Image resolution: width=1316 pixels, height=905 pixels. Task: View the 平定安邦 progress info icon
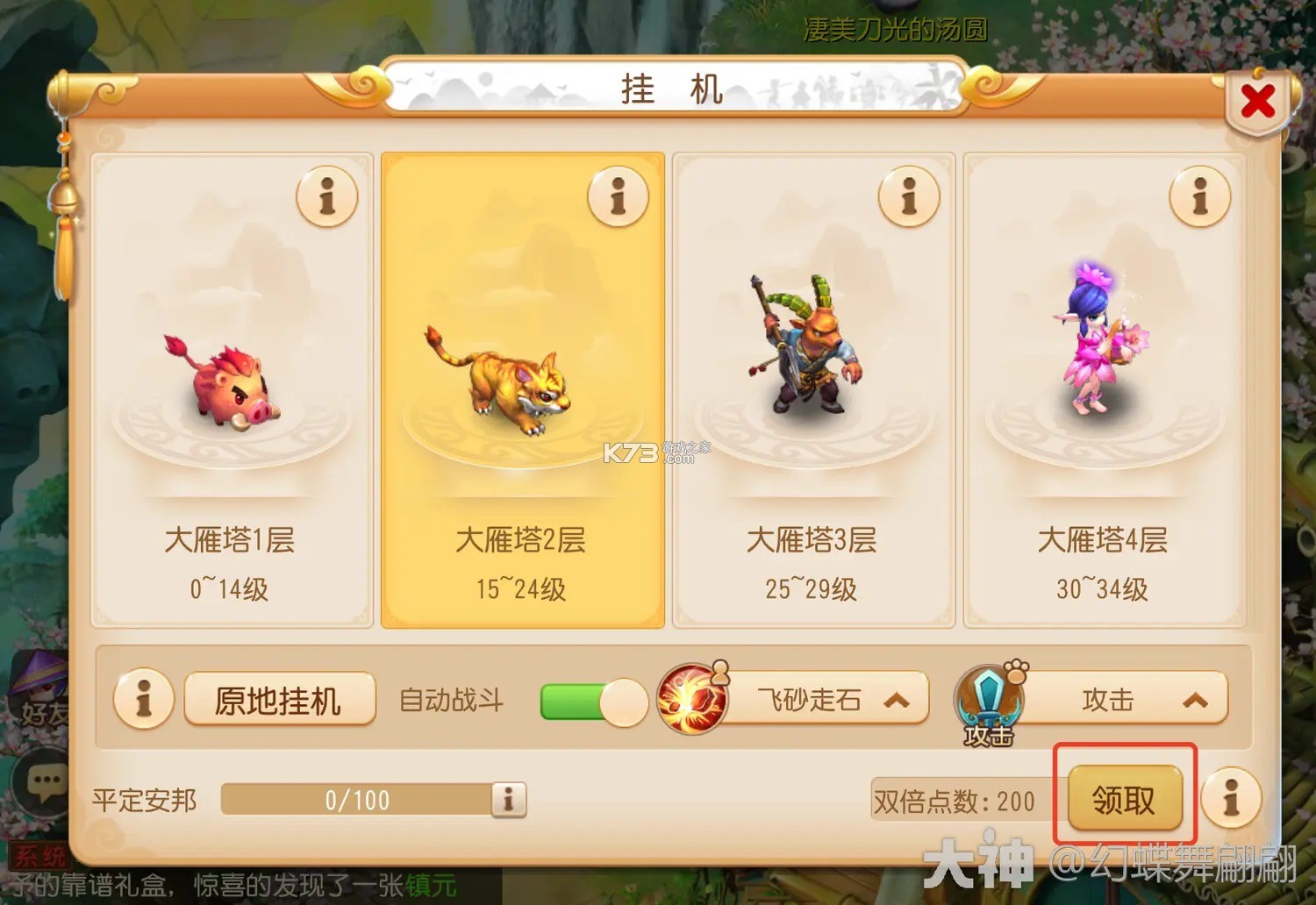coord(507,800)
